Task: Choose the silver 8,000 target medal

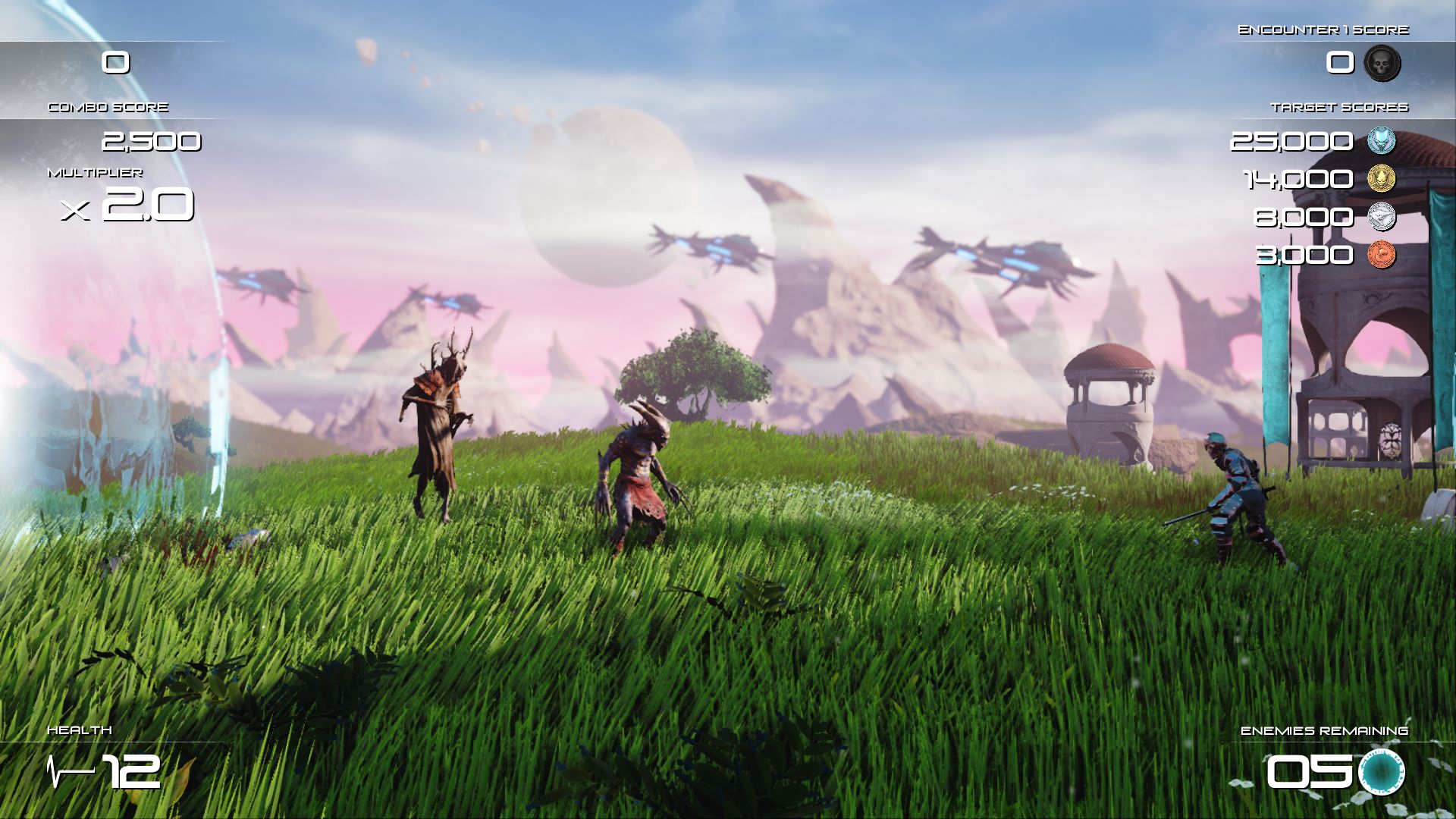Action: click(1381, 217)
